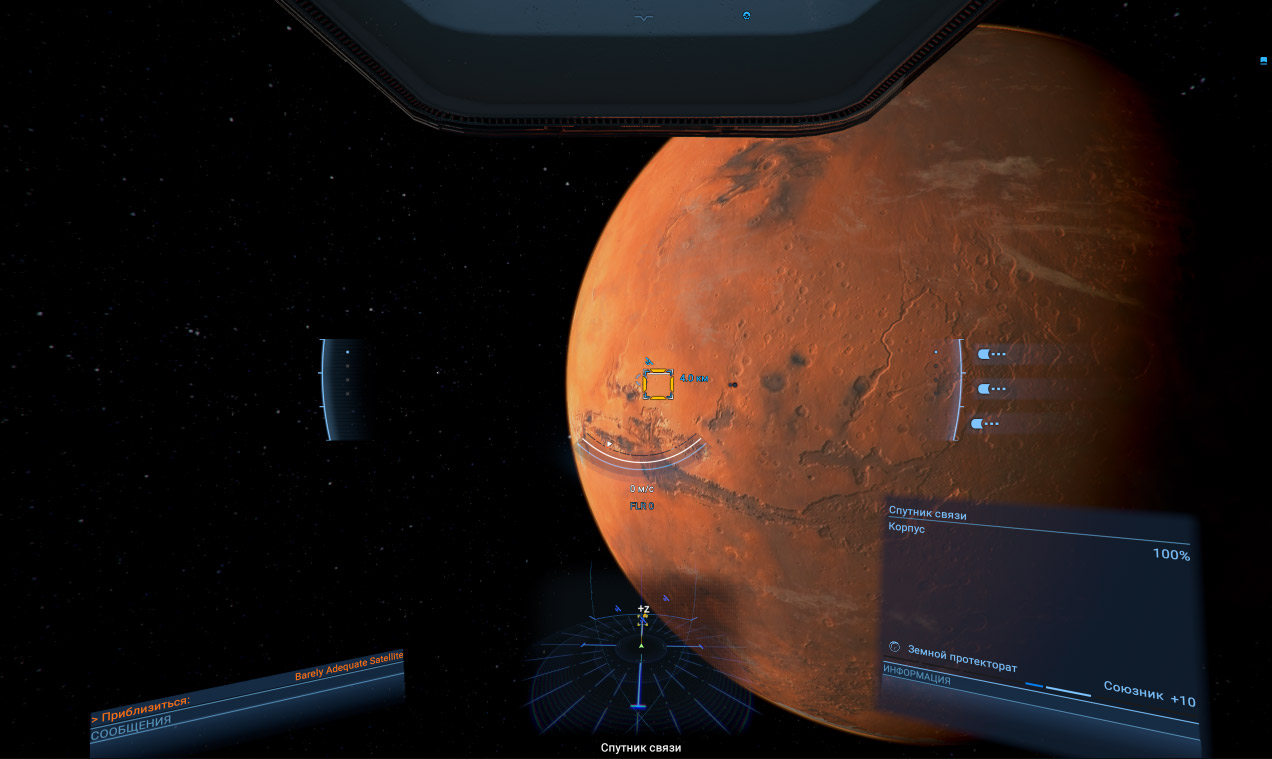Click the small blue icon at the right screen edge

1263,61
